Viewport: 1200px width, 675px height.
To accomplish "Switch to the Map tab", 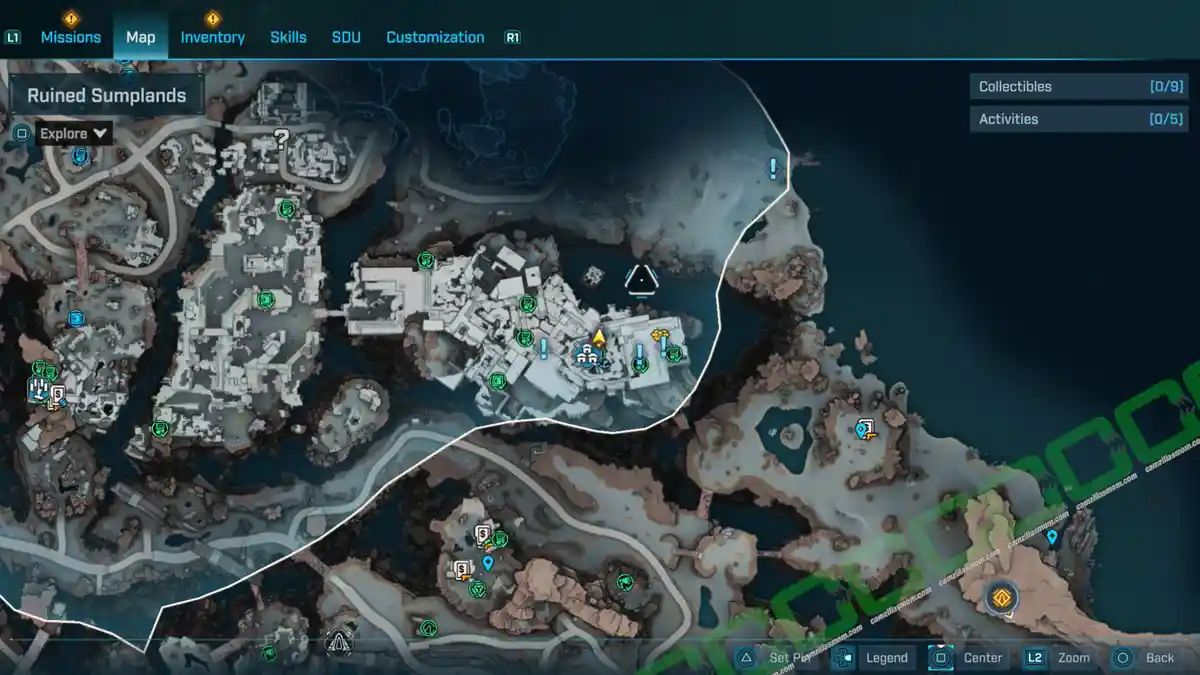I will [140, 37].
